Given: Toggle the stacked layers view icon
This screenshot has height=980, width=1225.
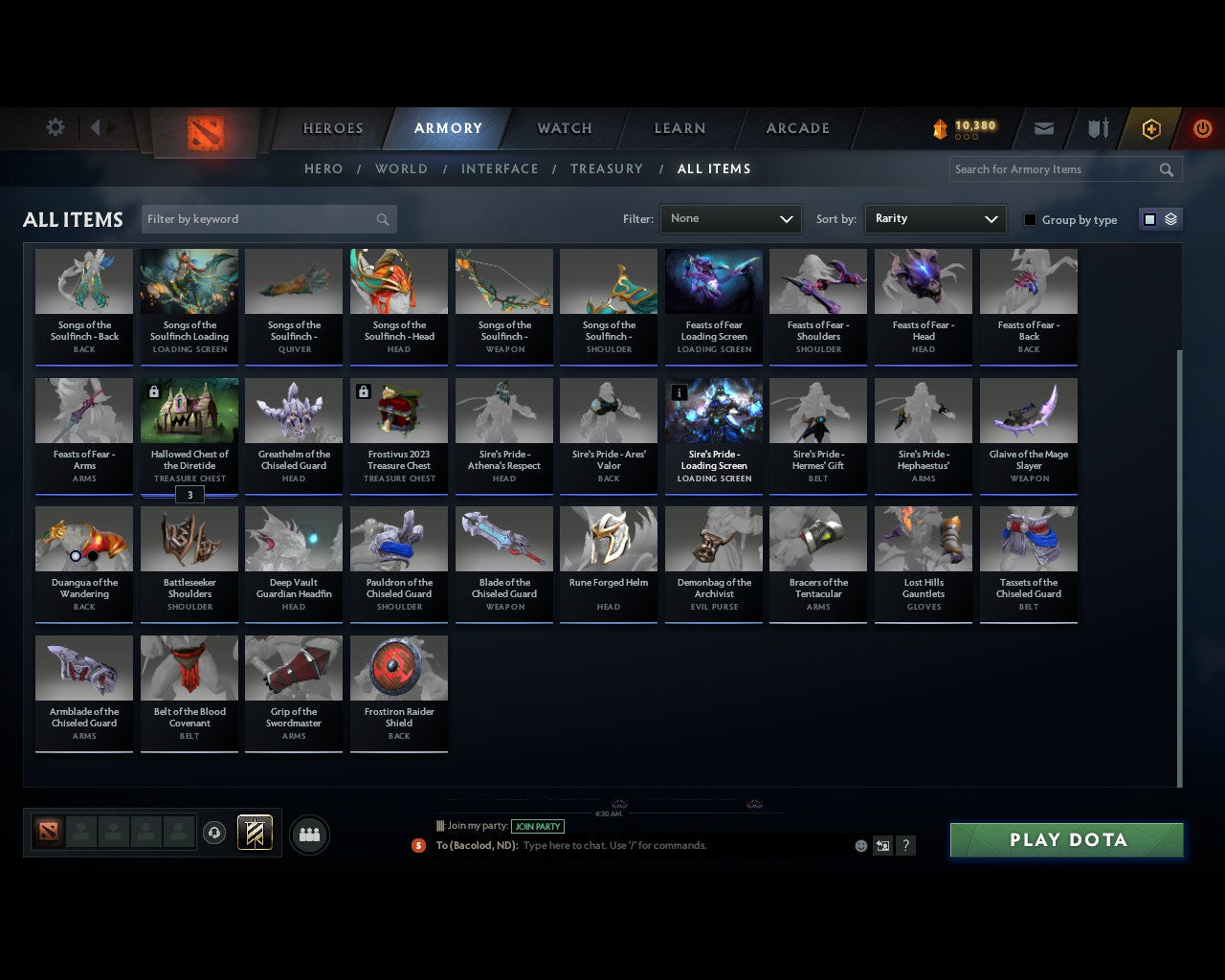Looking at the screenshot, I should click(1169, 218).
